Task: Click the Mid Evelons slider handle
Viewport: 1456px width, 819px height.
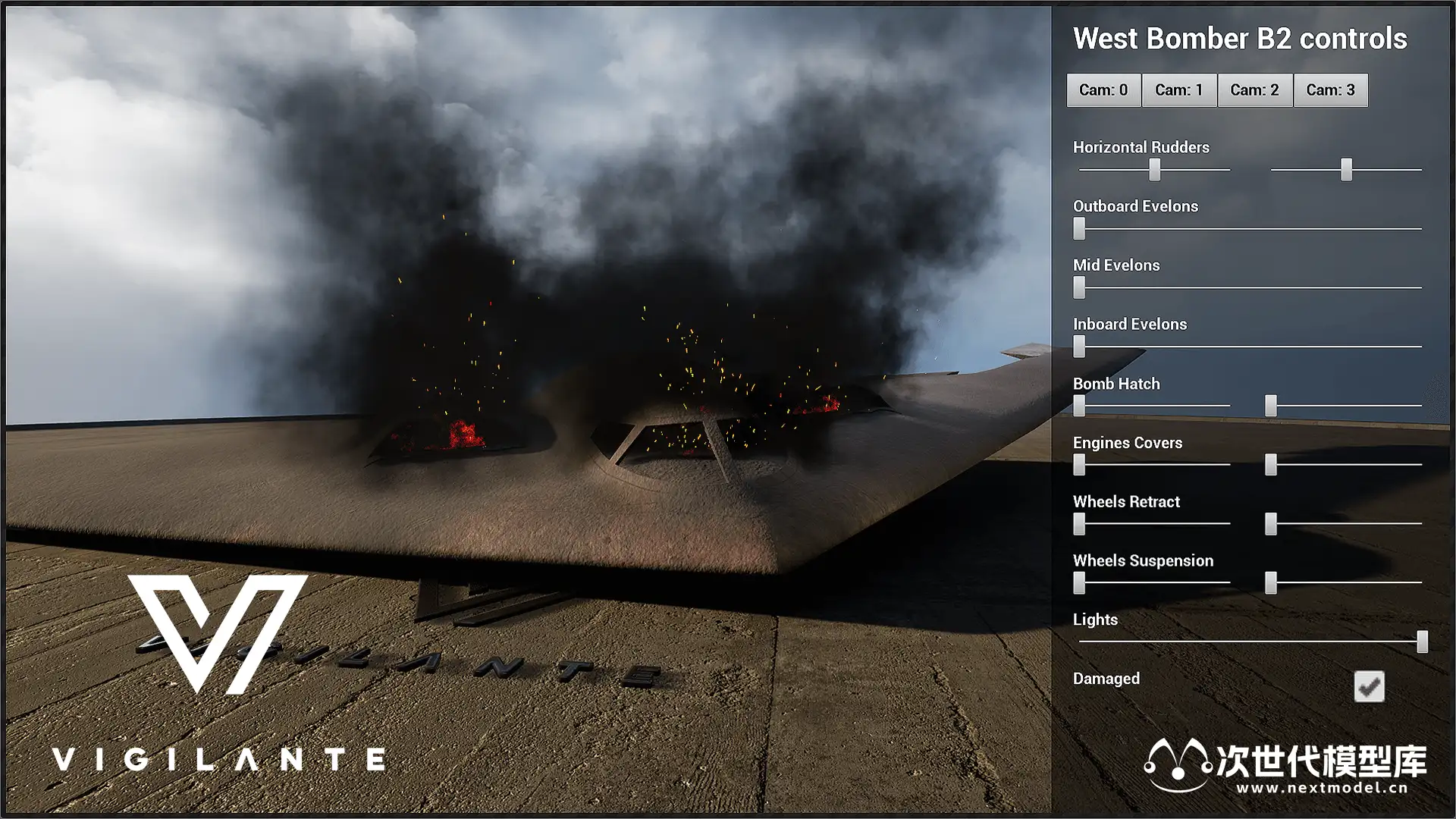Action: (x=1079, y=287)
